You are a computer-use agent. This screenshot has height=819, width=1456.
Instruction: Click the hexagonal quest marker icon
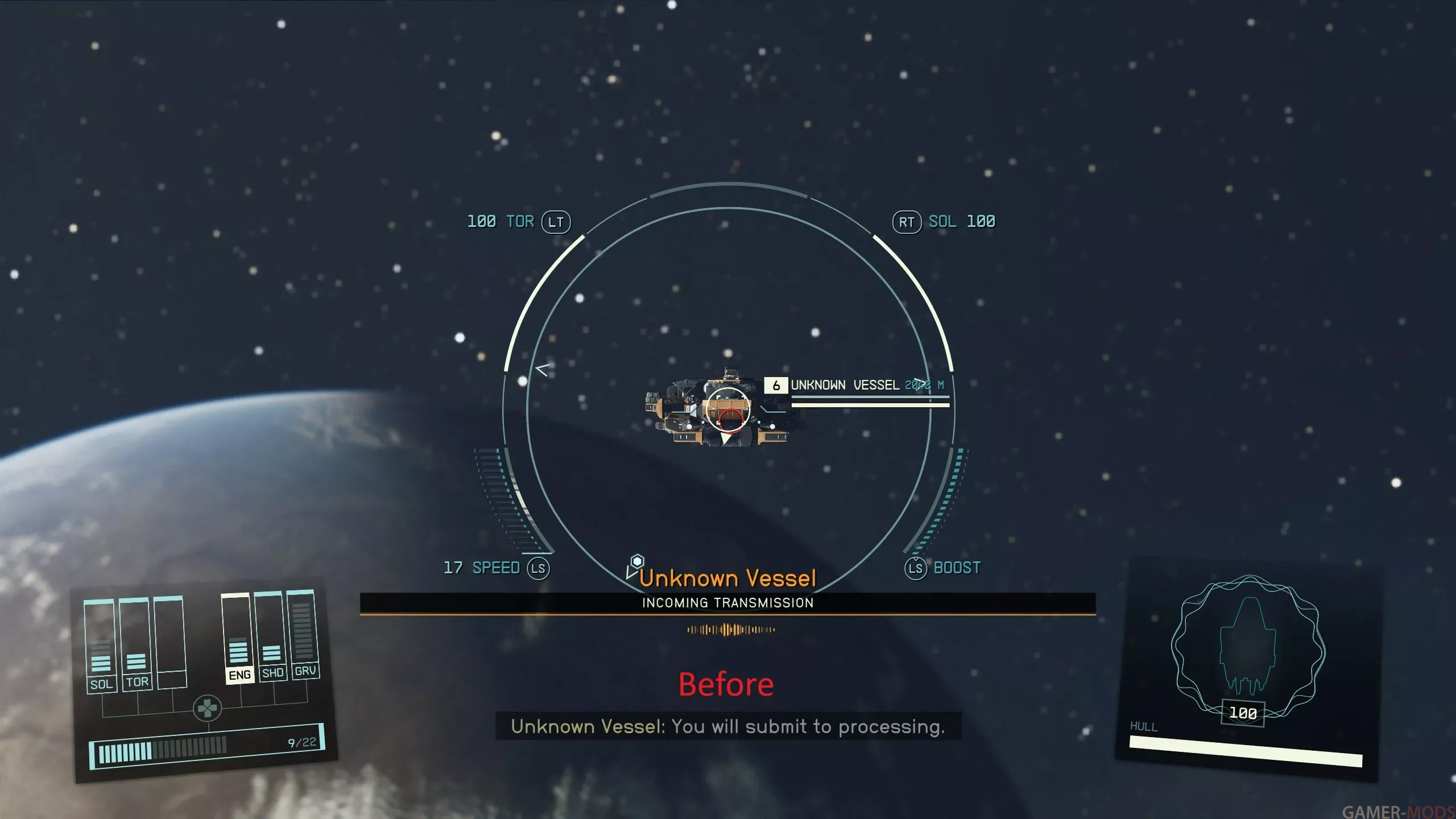(x=637, y=561)
